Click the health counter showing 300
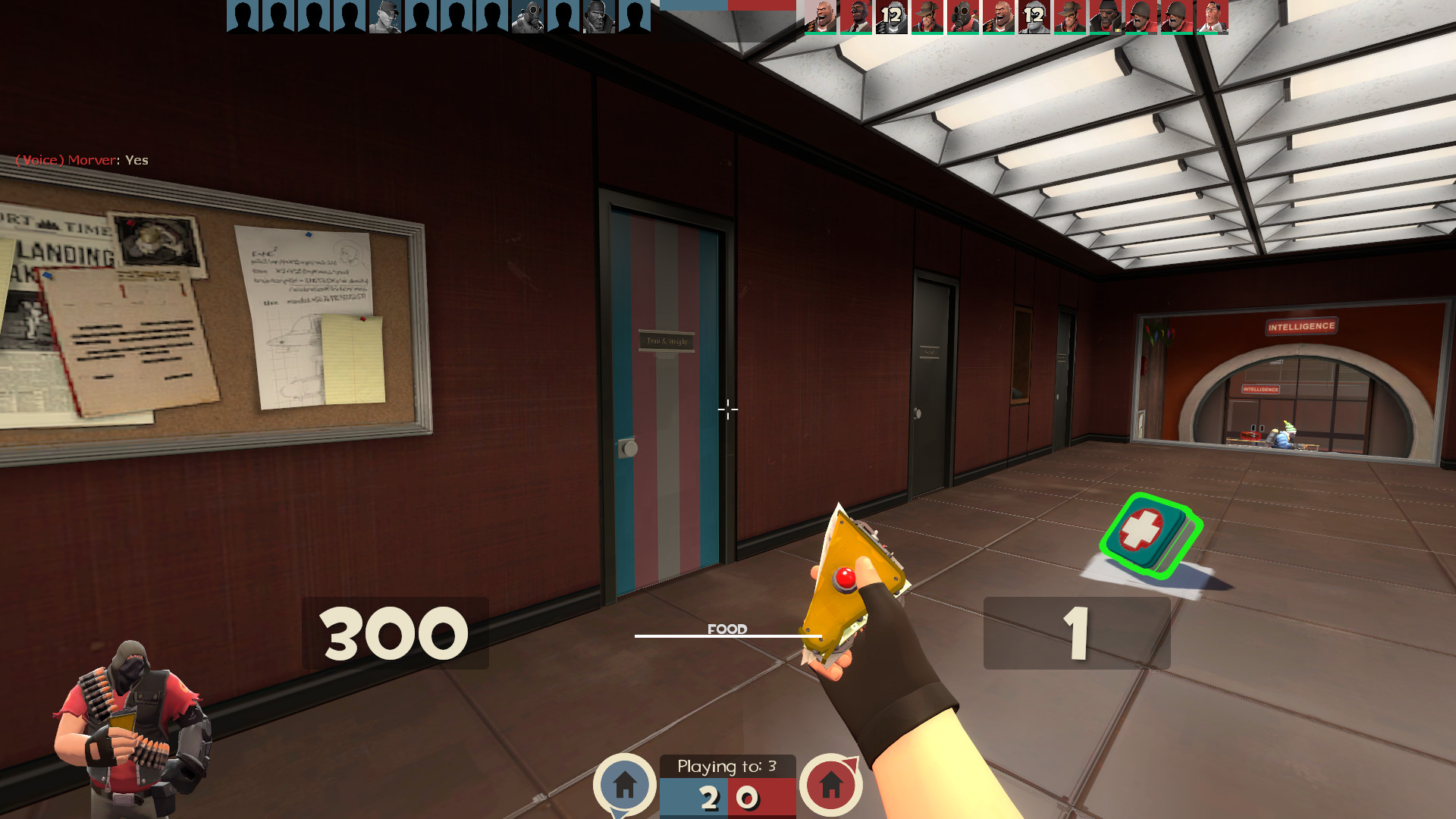This screenshot has height=819, width=1456. tap(394, 631)
